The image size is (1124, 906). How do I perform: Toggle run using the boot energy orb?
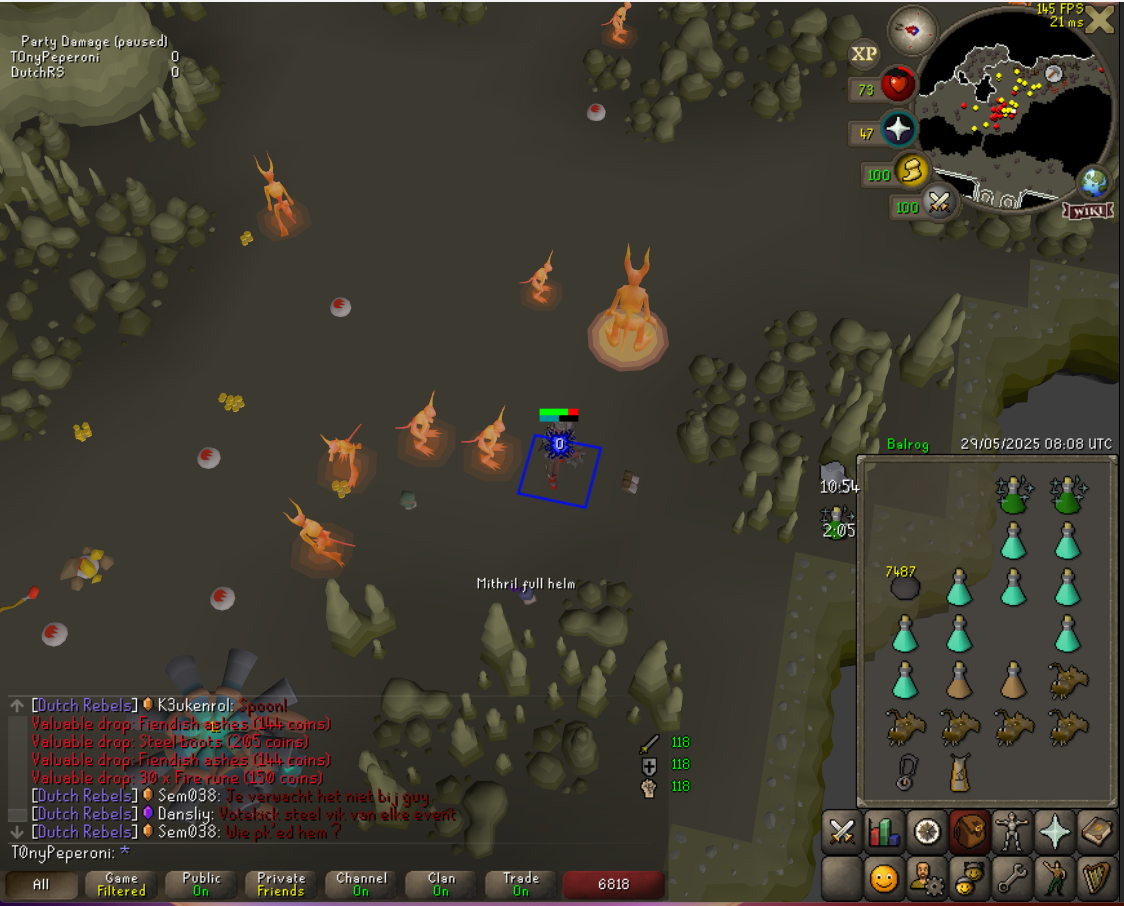911,171
